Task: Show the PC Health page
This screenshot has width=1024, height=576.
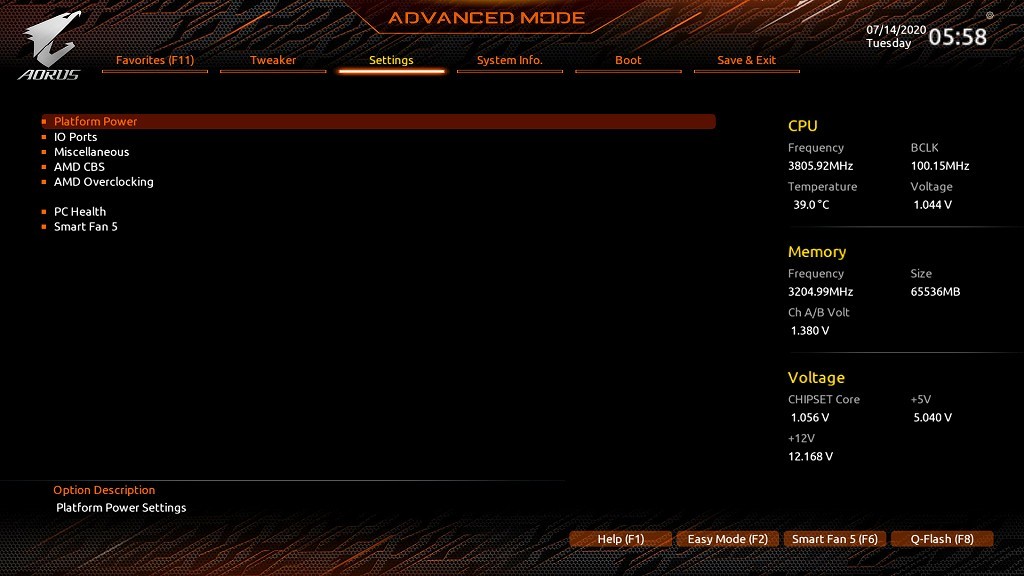Action: click(80, 212)
